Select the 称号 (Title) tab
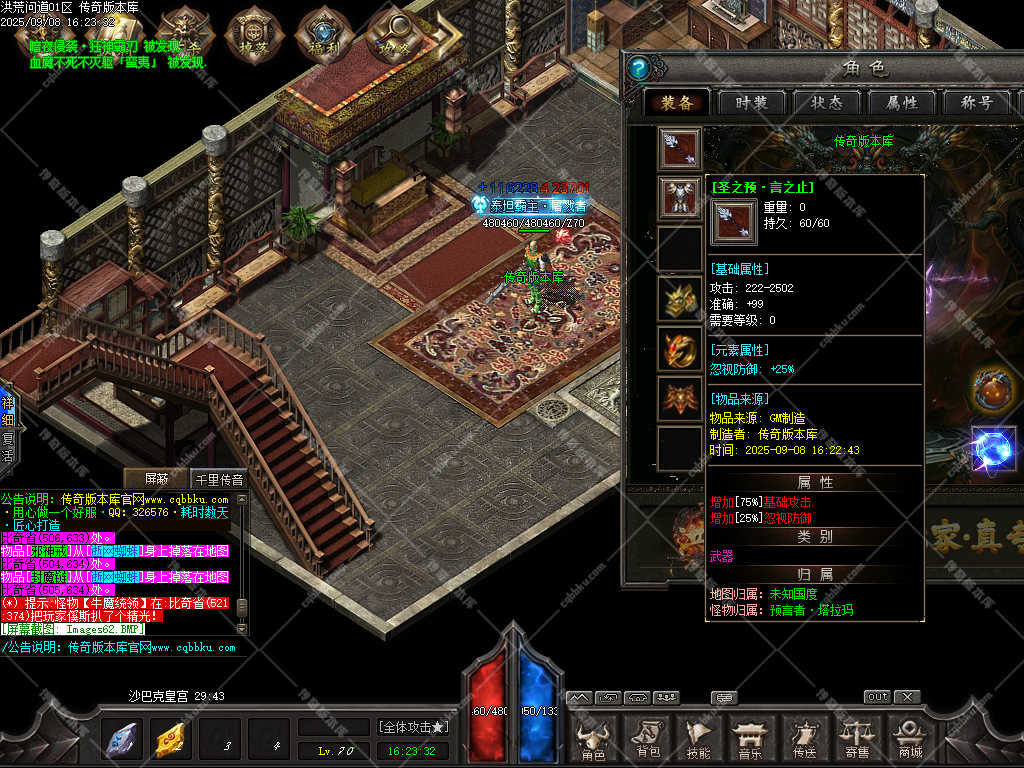 pos(976,103)
